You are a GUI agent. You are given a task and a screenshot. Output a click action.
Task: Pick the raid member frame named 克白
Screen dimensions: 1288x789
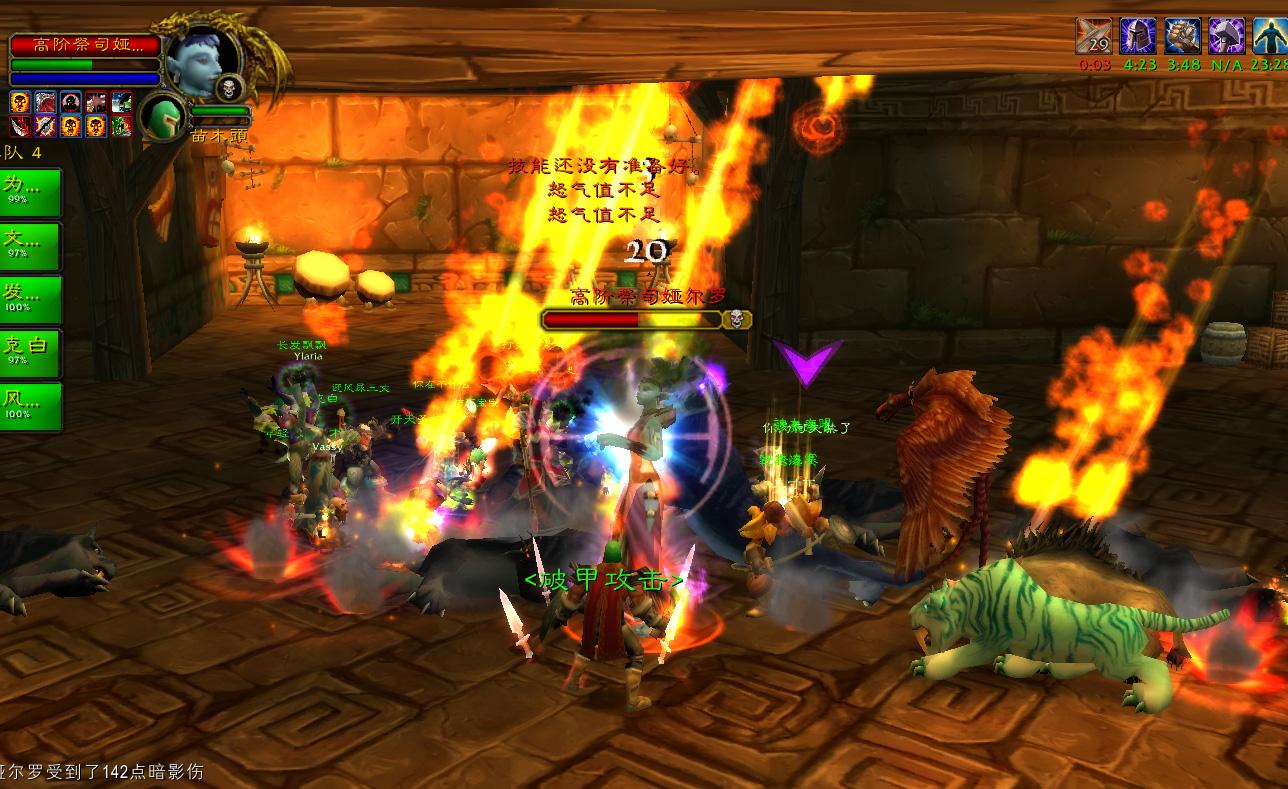click(x=31, y=352)
